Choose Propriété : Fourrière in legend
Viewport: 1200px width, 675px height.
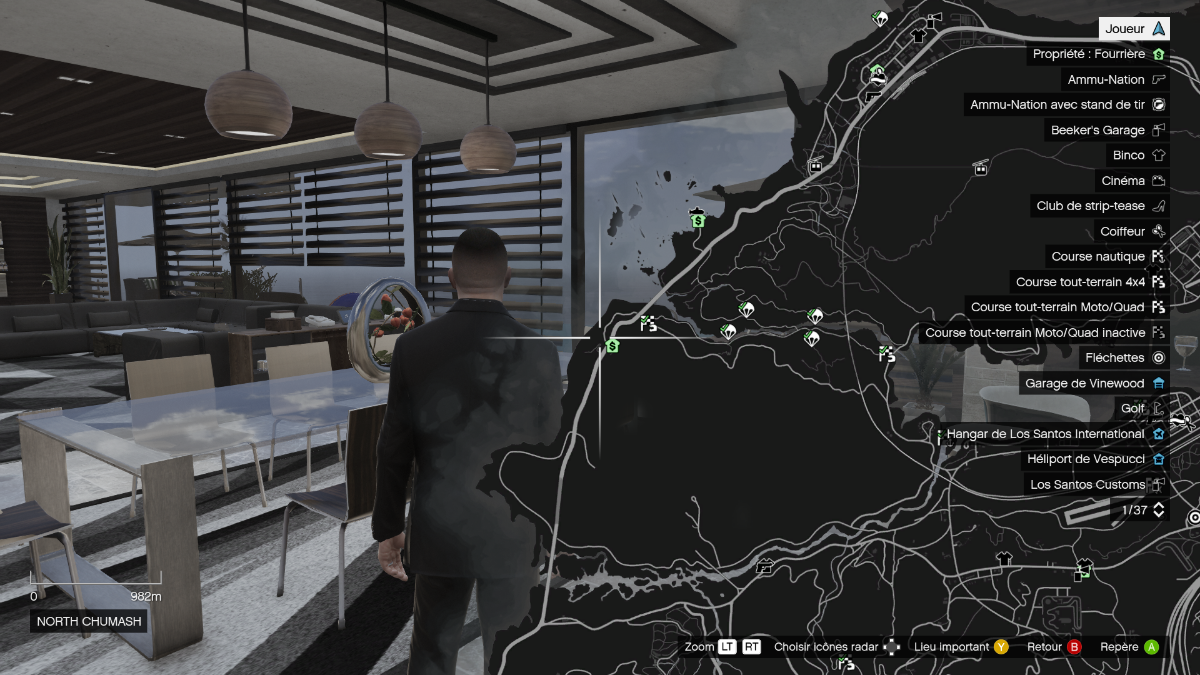pos(1098,54)
